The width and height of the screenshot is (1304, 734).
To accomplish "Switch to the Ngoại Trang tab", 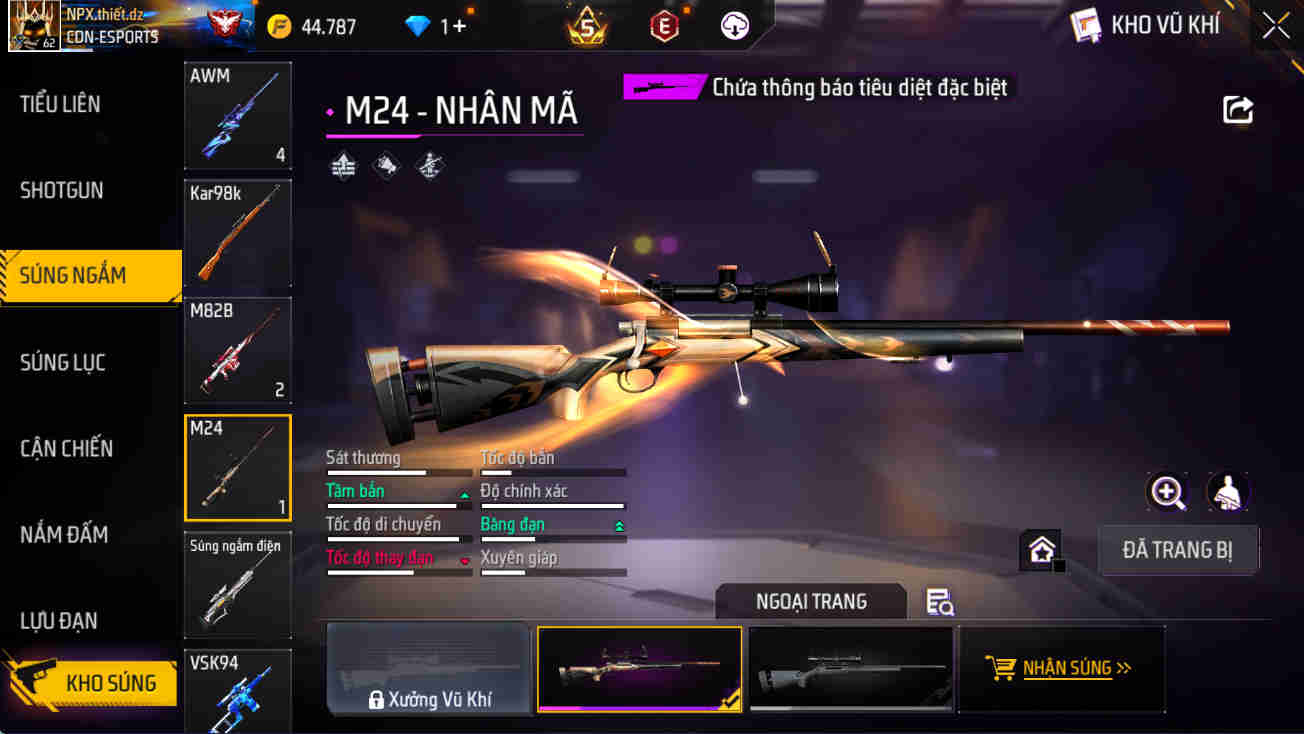I will pyautogui.click(x=811, y=601).
